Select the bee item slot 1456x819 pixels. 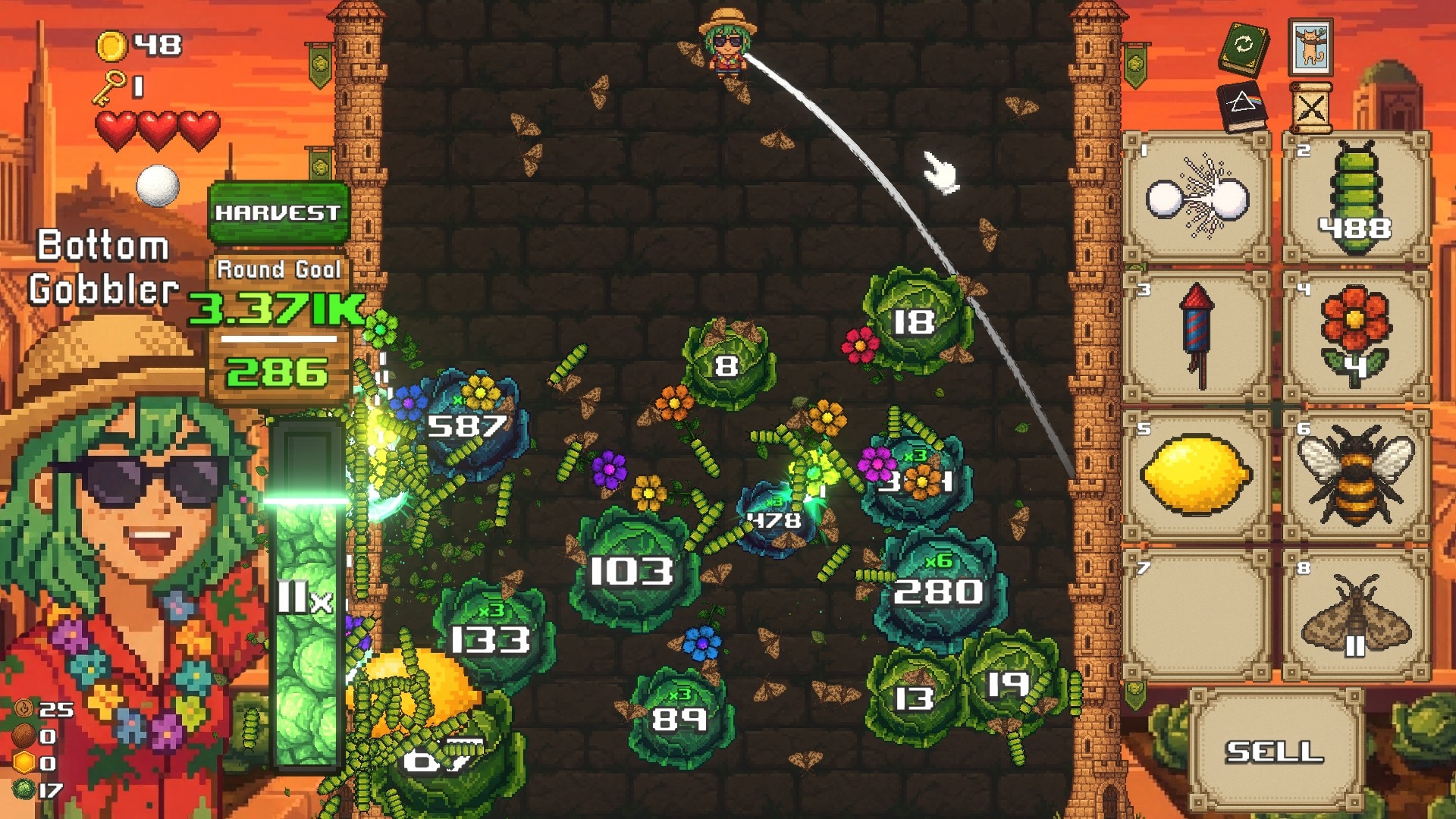click(1356, 475)
